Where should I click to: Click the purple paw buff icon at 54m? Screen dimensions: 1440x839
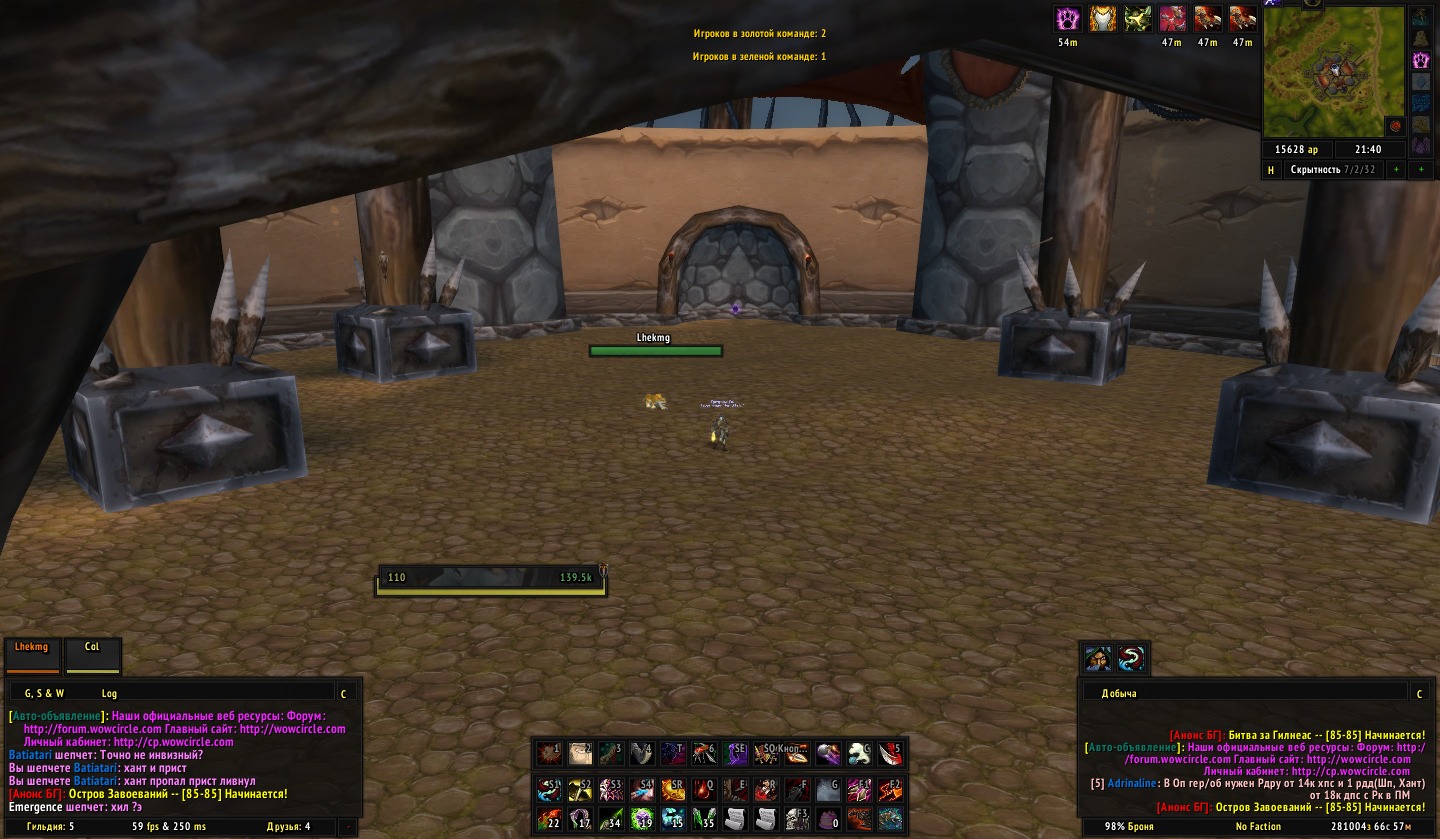click(x=1068, y=19)
